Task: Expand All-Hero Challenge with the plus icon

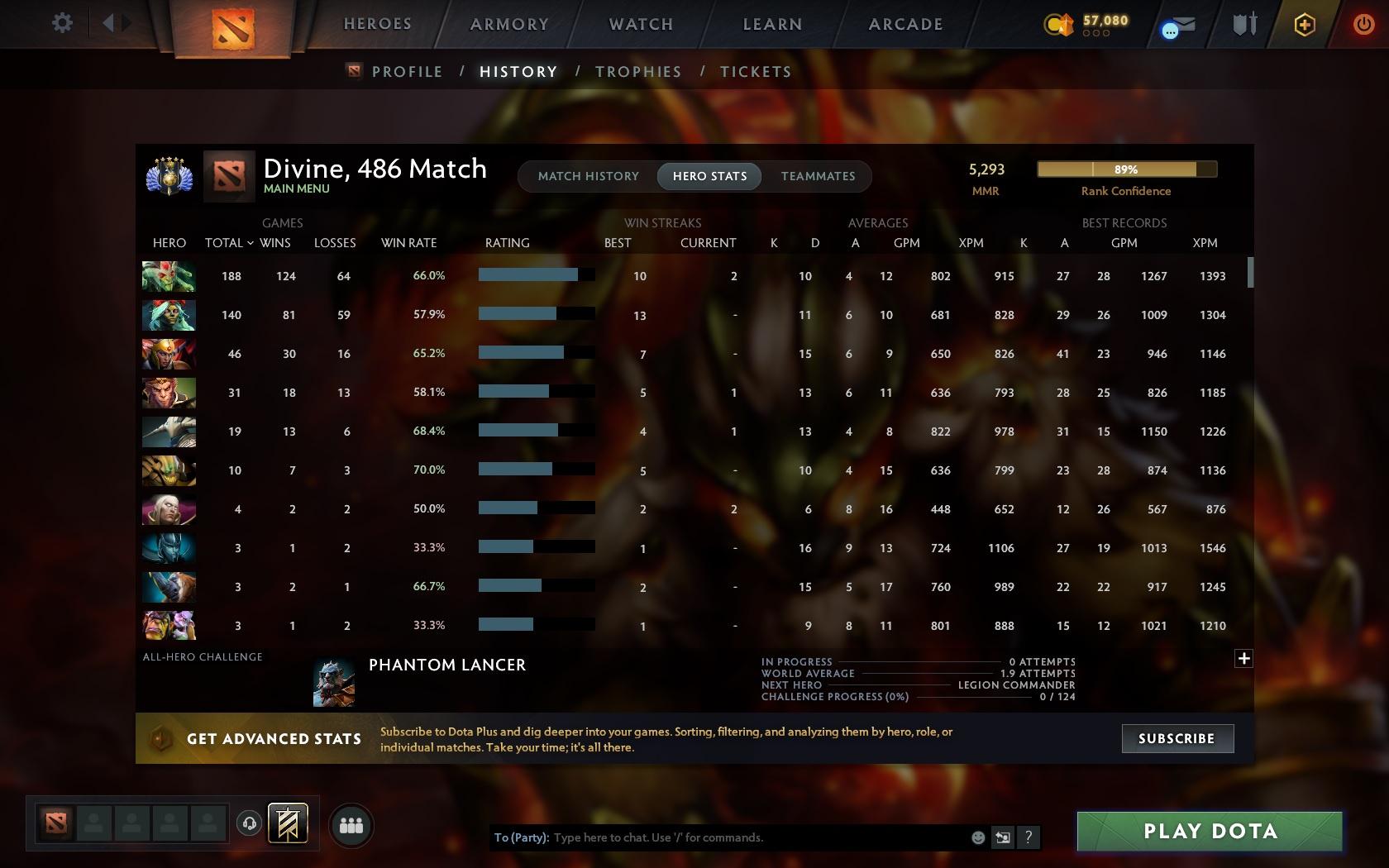Action: (1243, 658)
